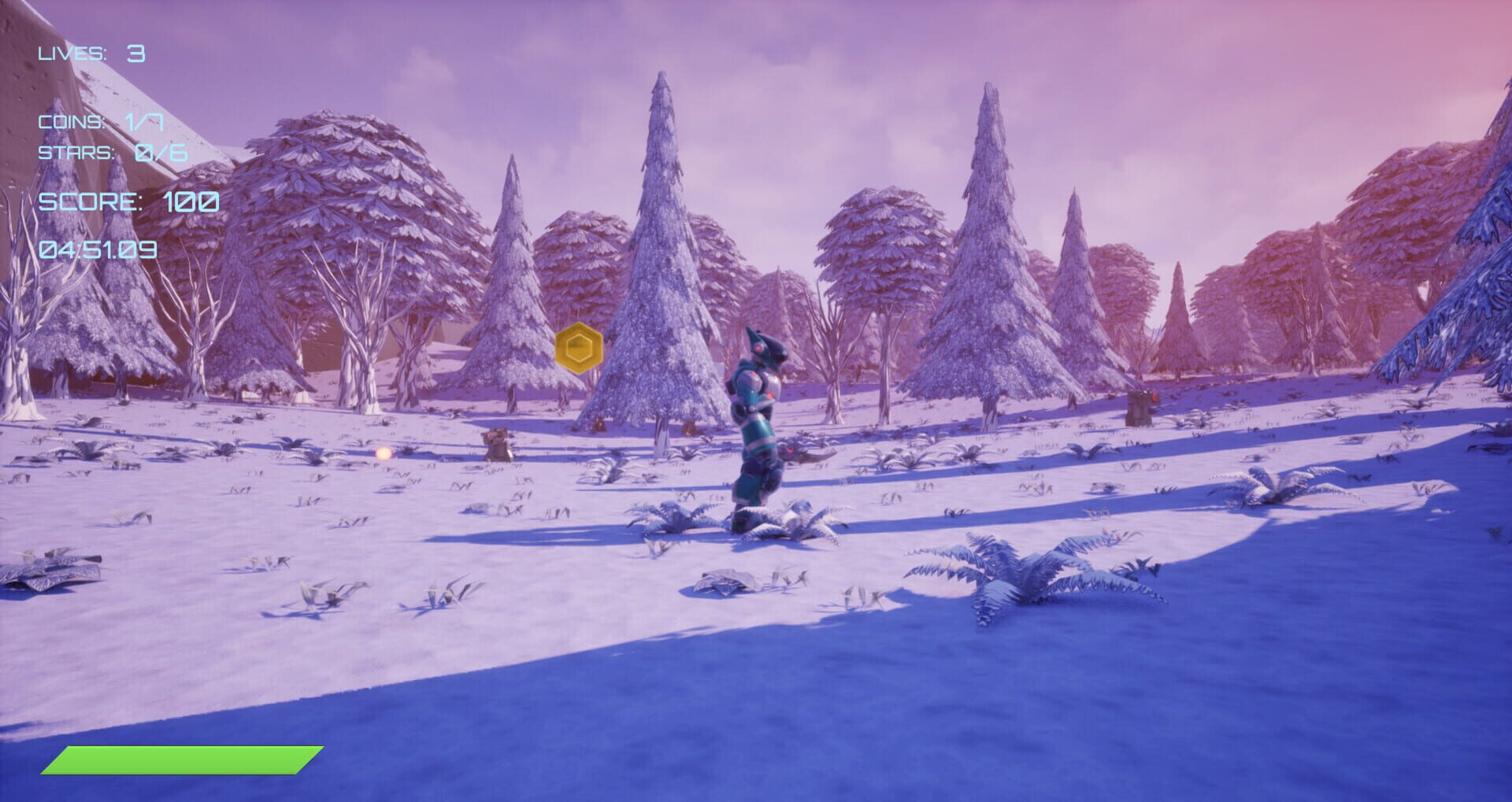Click the glowing orange projectile on the left

coord(384,451)
